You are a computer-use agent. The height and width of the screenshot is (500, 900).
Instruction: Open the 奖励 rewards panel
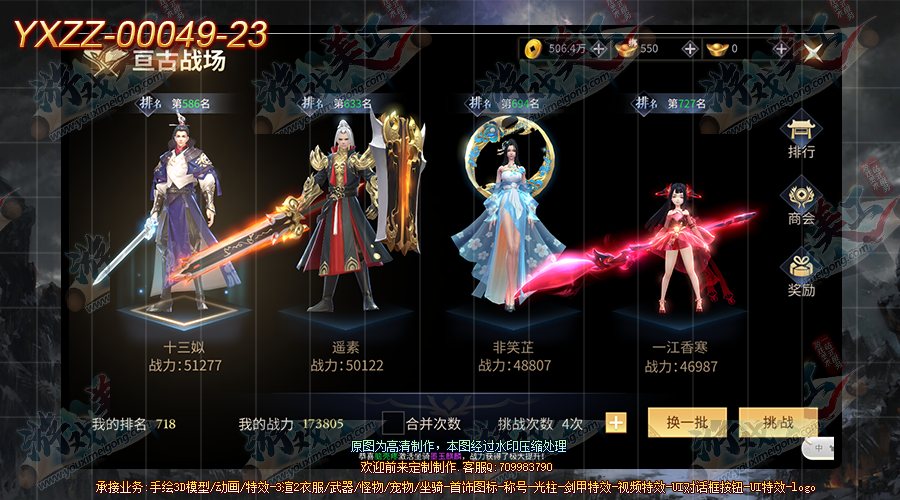(x=801, y=273)
